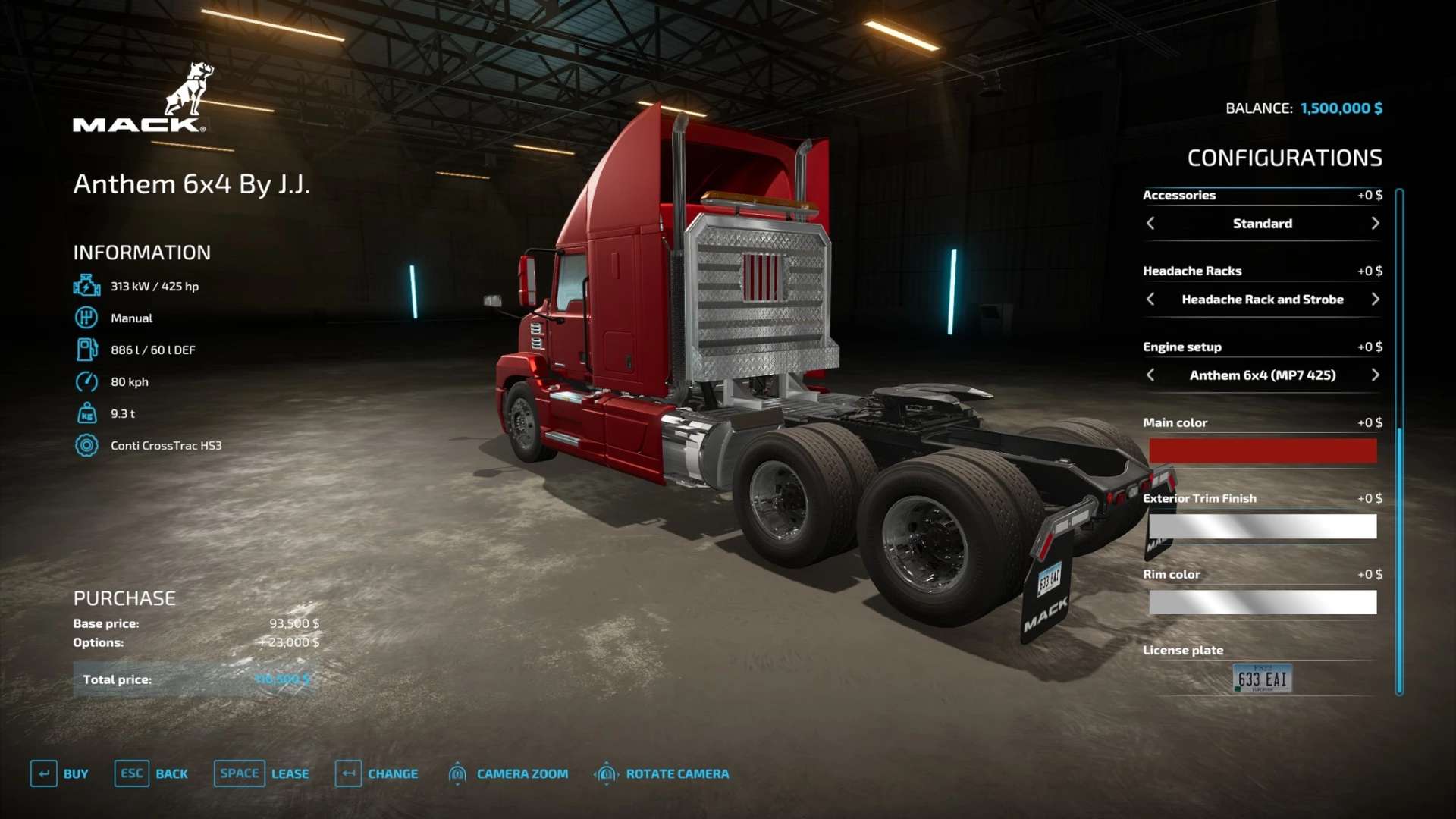Open the Rim color swatch
Viewport: 1456px width, 819px height.
(x=1263, y=602)
